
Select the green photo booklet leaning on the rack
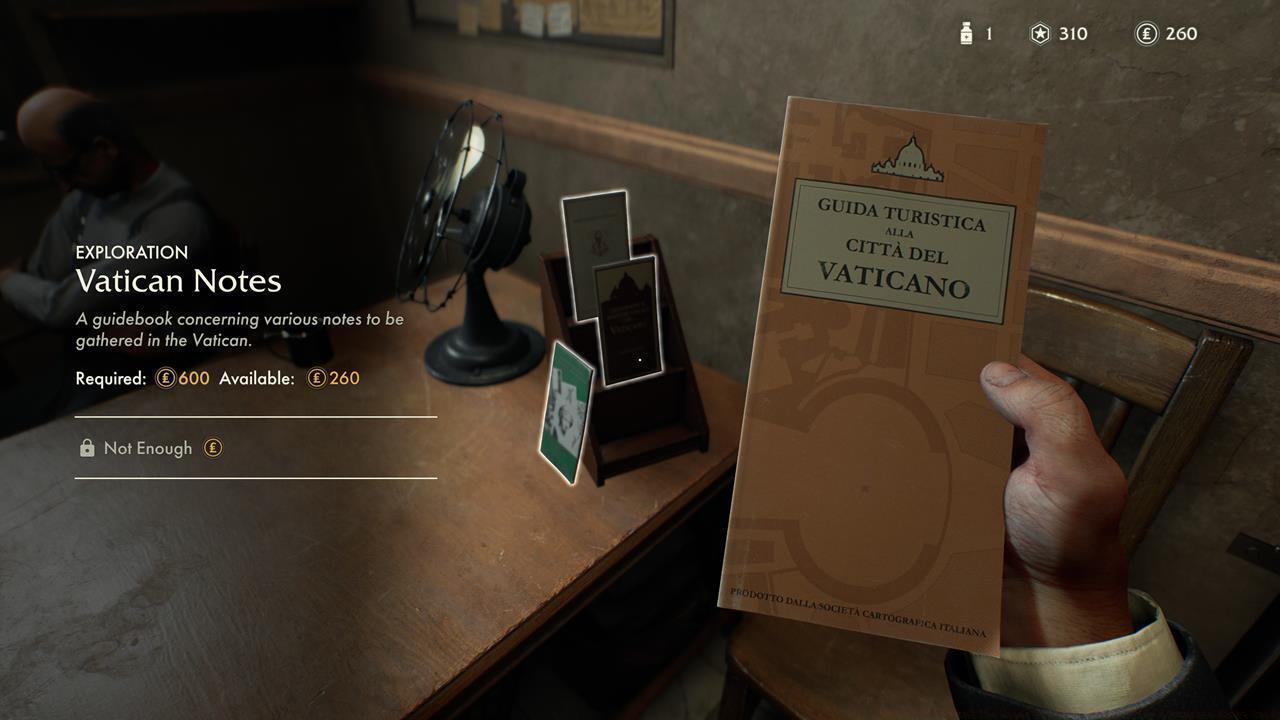coord(568,415)
